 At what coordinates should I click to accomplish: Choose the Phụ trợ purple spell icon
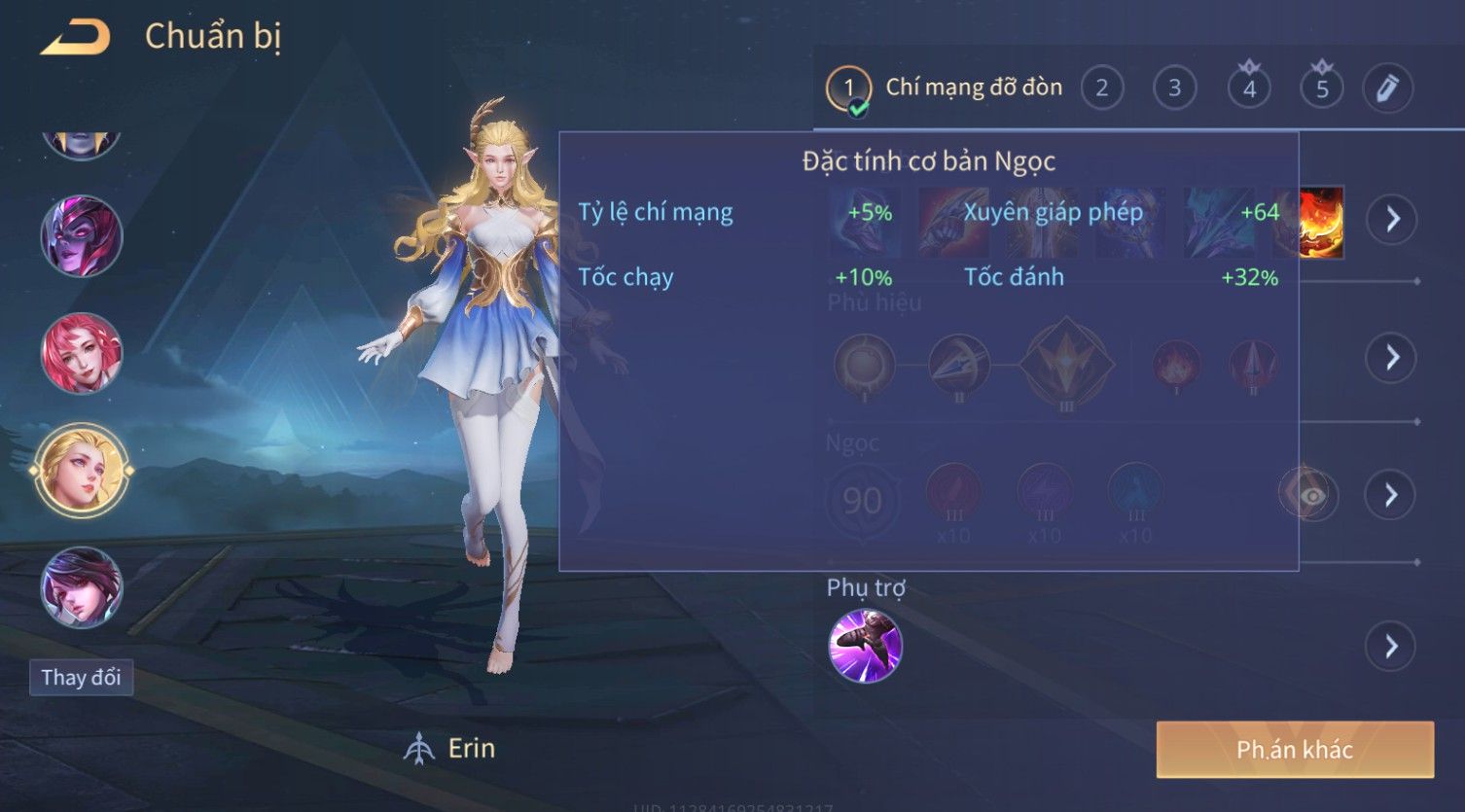click(x=865, y=646)
